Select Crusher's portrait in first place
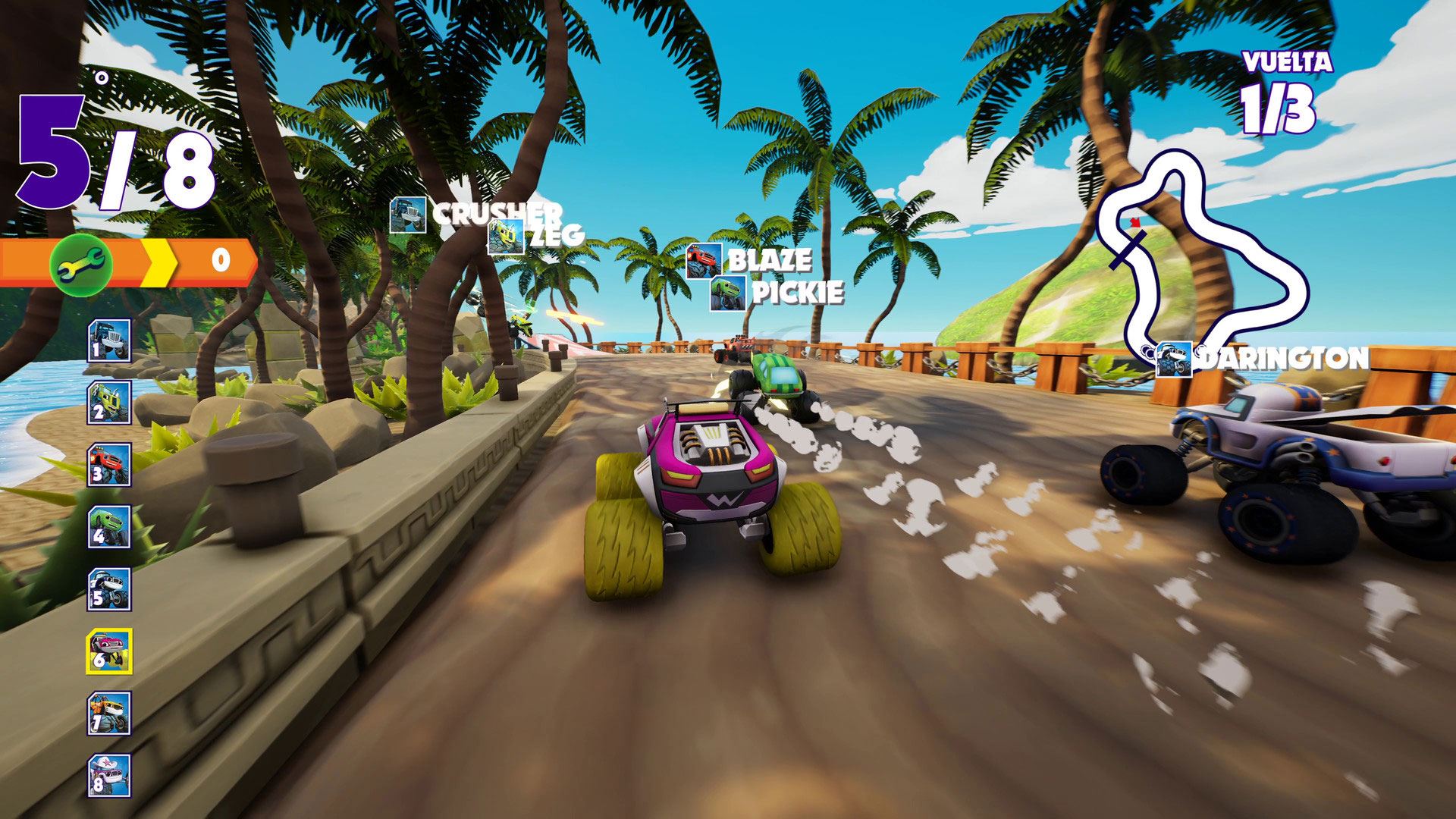This screenshot has width=1456, height=819. 110,340
